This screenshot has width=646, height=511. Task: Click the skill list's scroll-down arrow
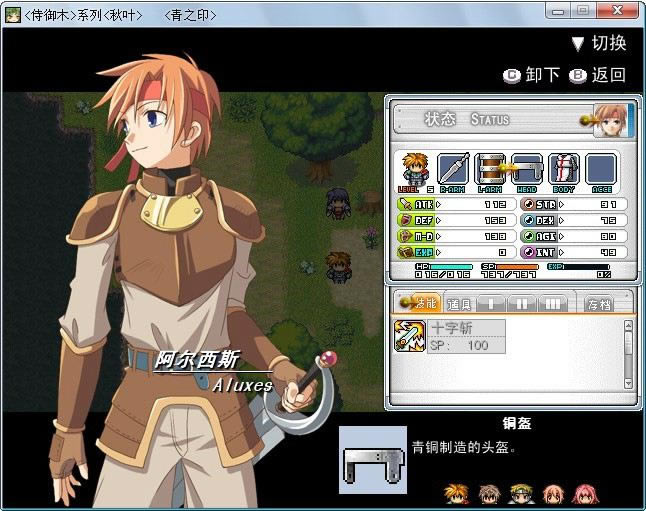[x=628, y=383]
